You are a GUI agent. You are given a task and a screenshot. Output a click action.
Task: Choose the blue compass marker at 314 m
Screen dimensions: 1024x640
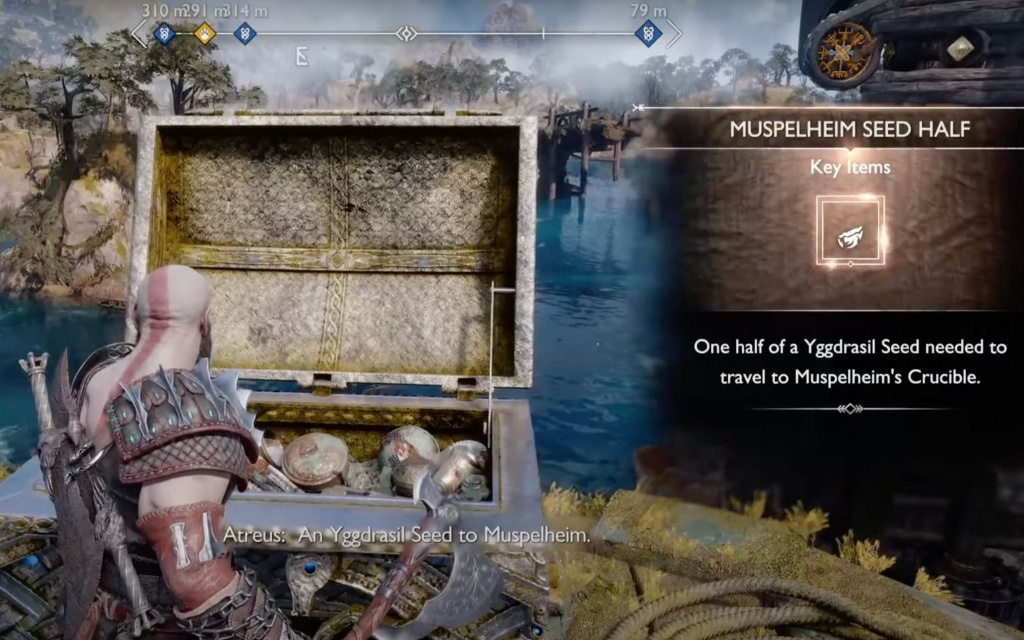[x=243, y=34]
